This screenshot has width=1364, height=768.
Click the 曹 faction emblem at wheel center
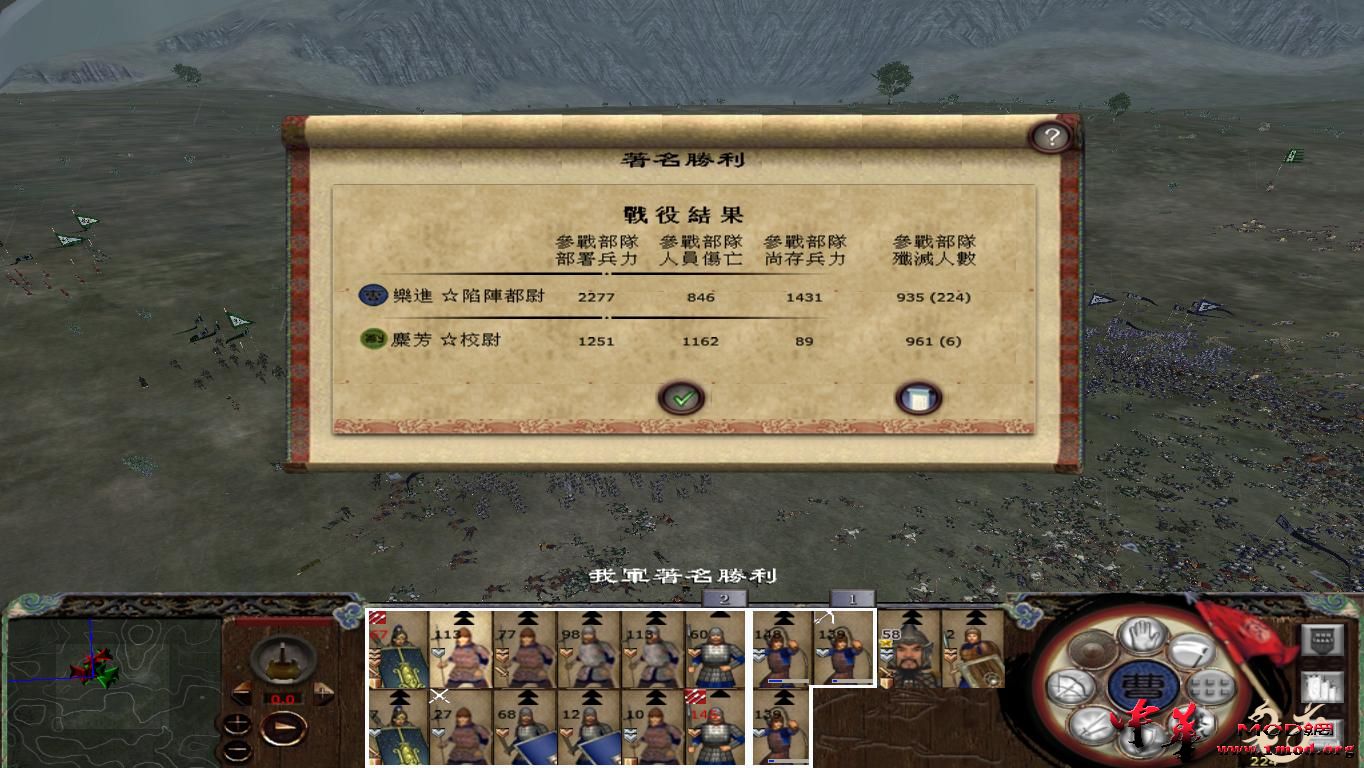click(x=1141, y=686)
